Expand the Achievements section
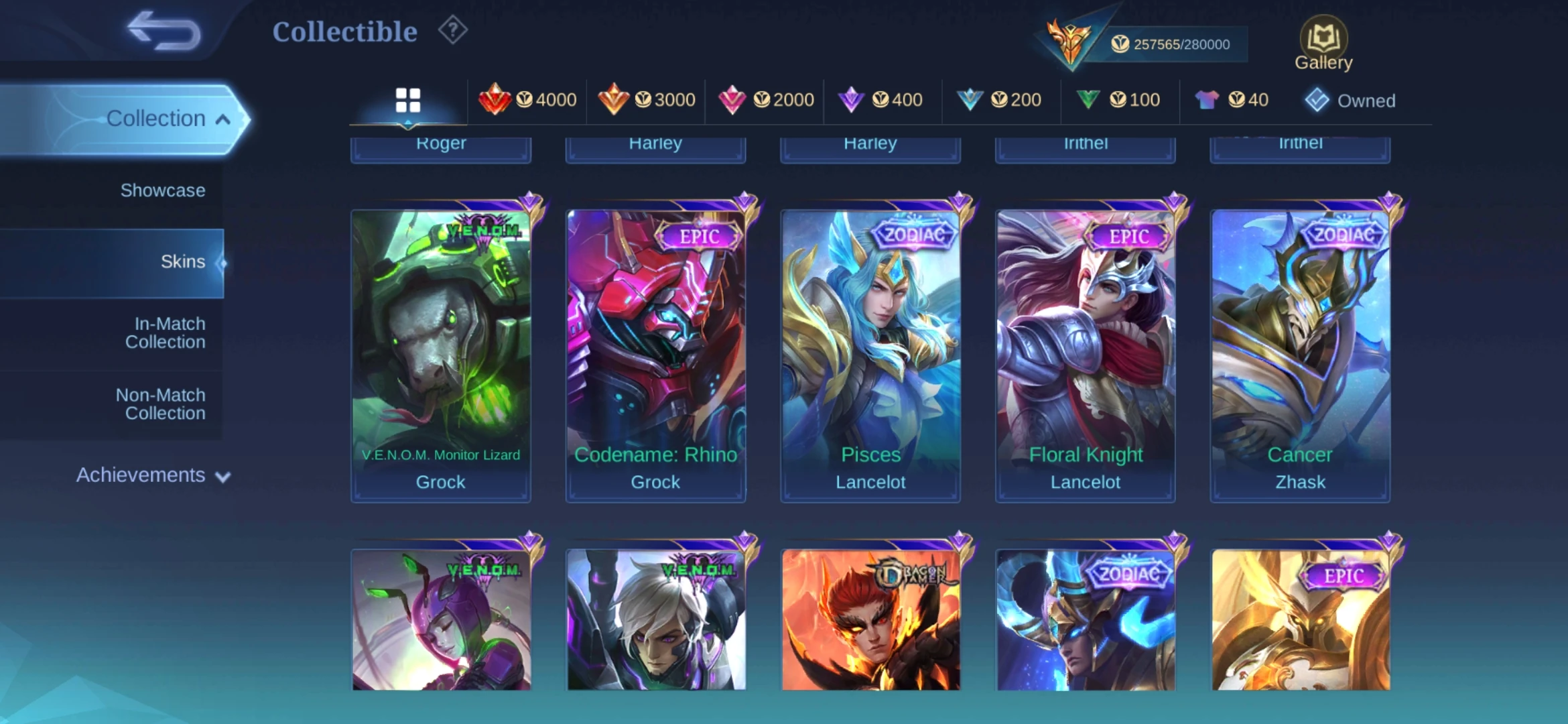 [x=153, y=475]
